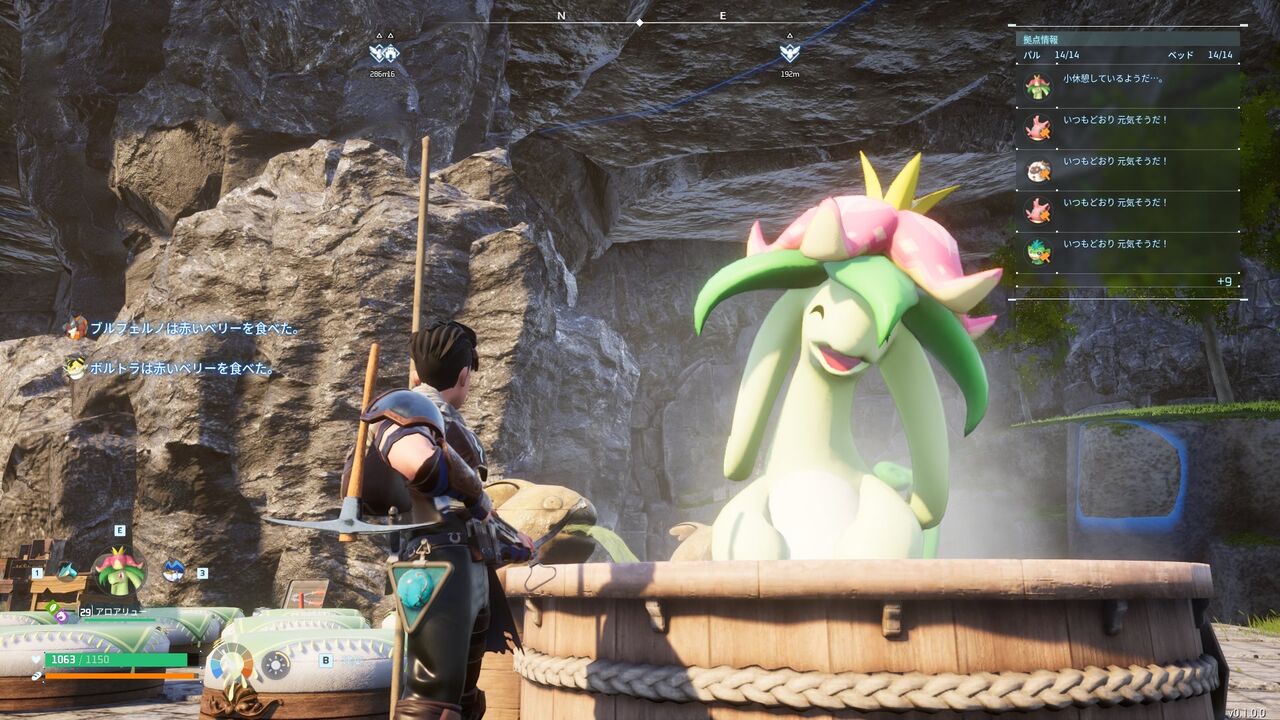The image size is (1280, 720).
Task: Click the purple element badge beside pal level
Action: (x=62, y=616)
